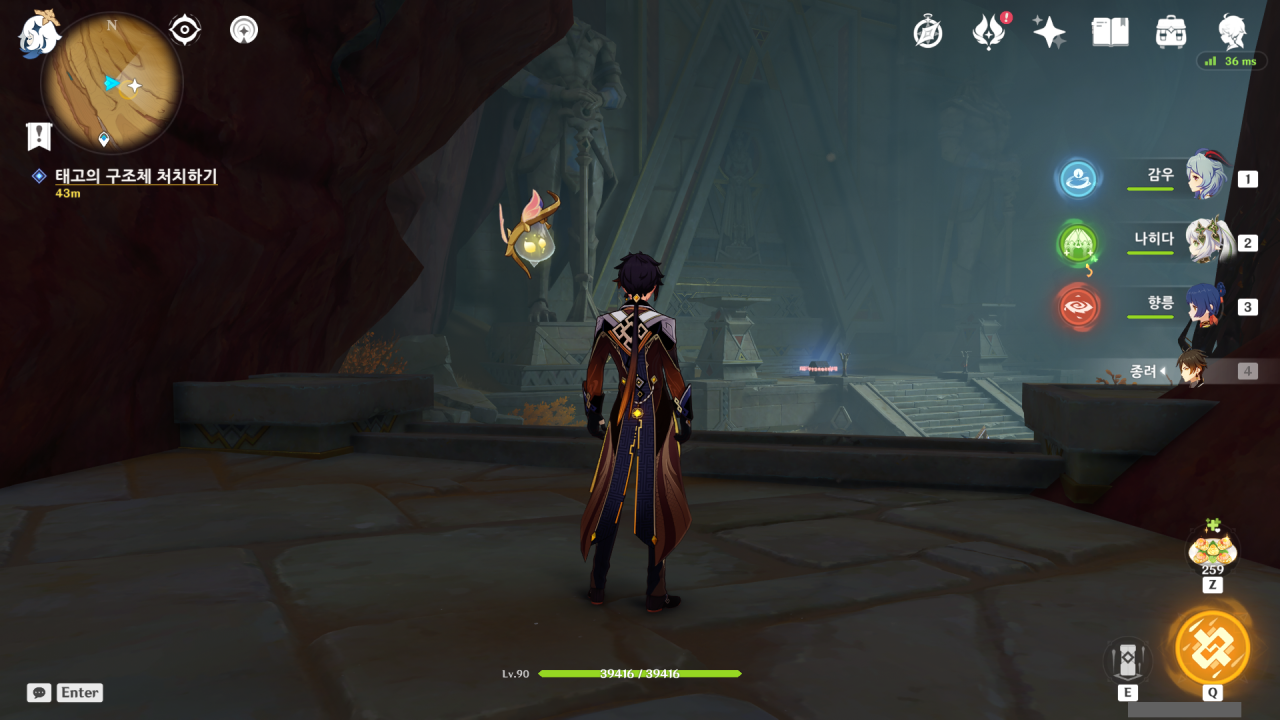Screen dimensions: 1280x720
Task: Activate the elemental skill pillar icon
Action: pos(1127,660)
